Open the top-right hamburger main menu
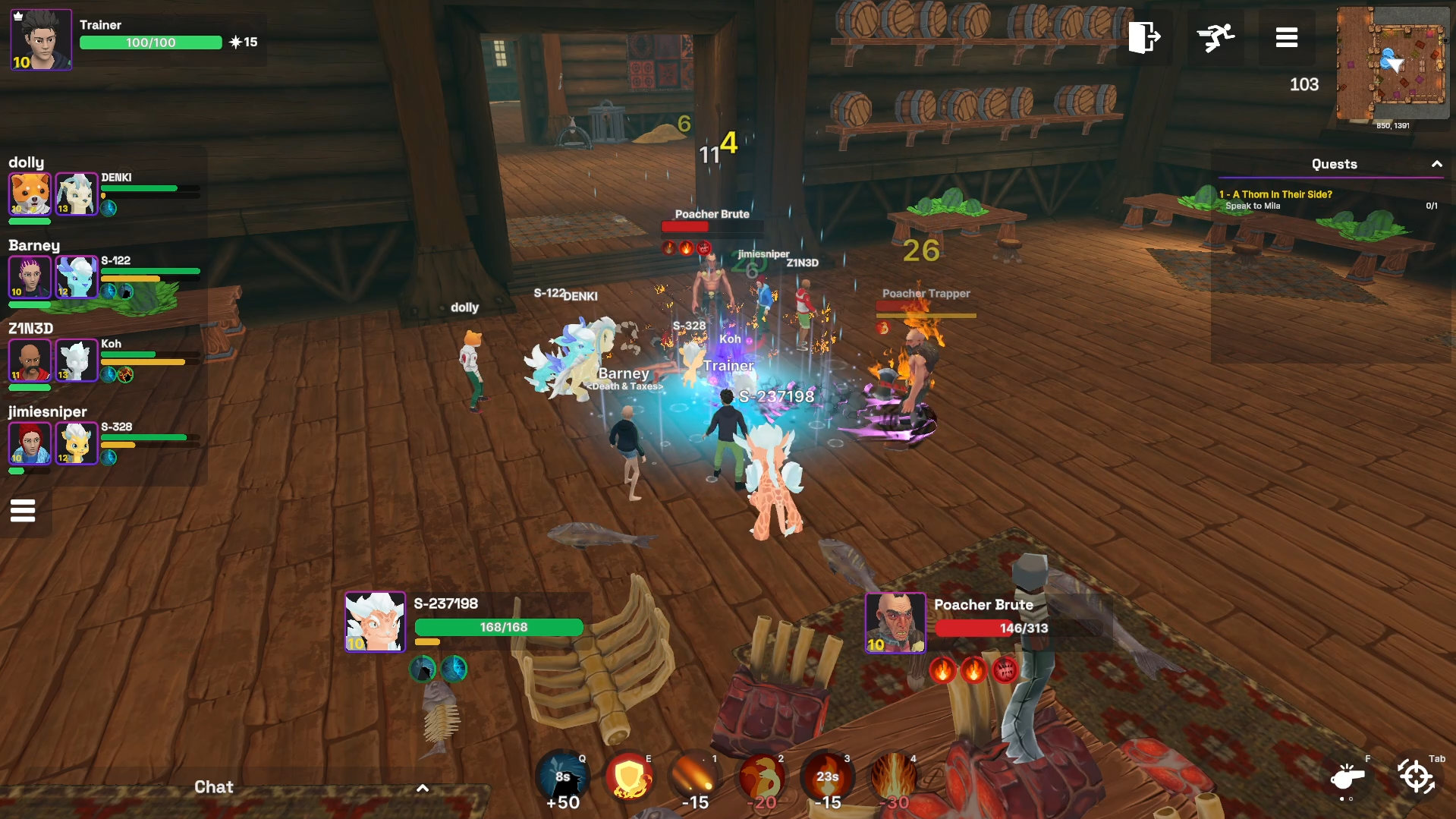Screen dimensions: 1456x819 [1286, 37]
